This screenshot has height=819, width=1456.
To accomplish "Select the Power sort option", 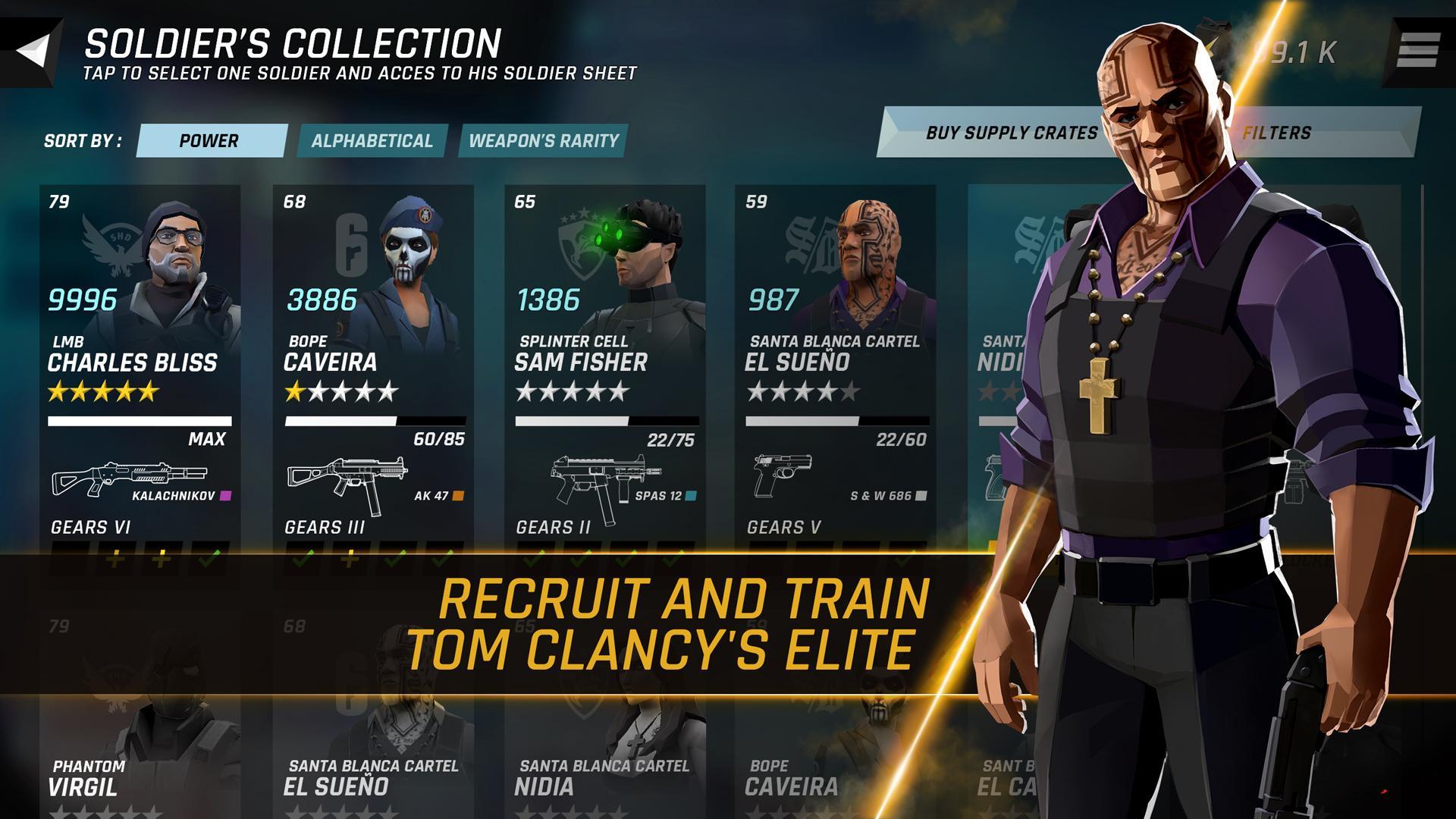I will (209, 141).
